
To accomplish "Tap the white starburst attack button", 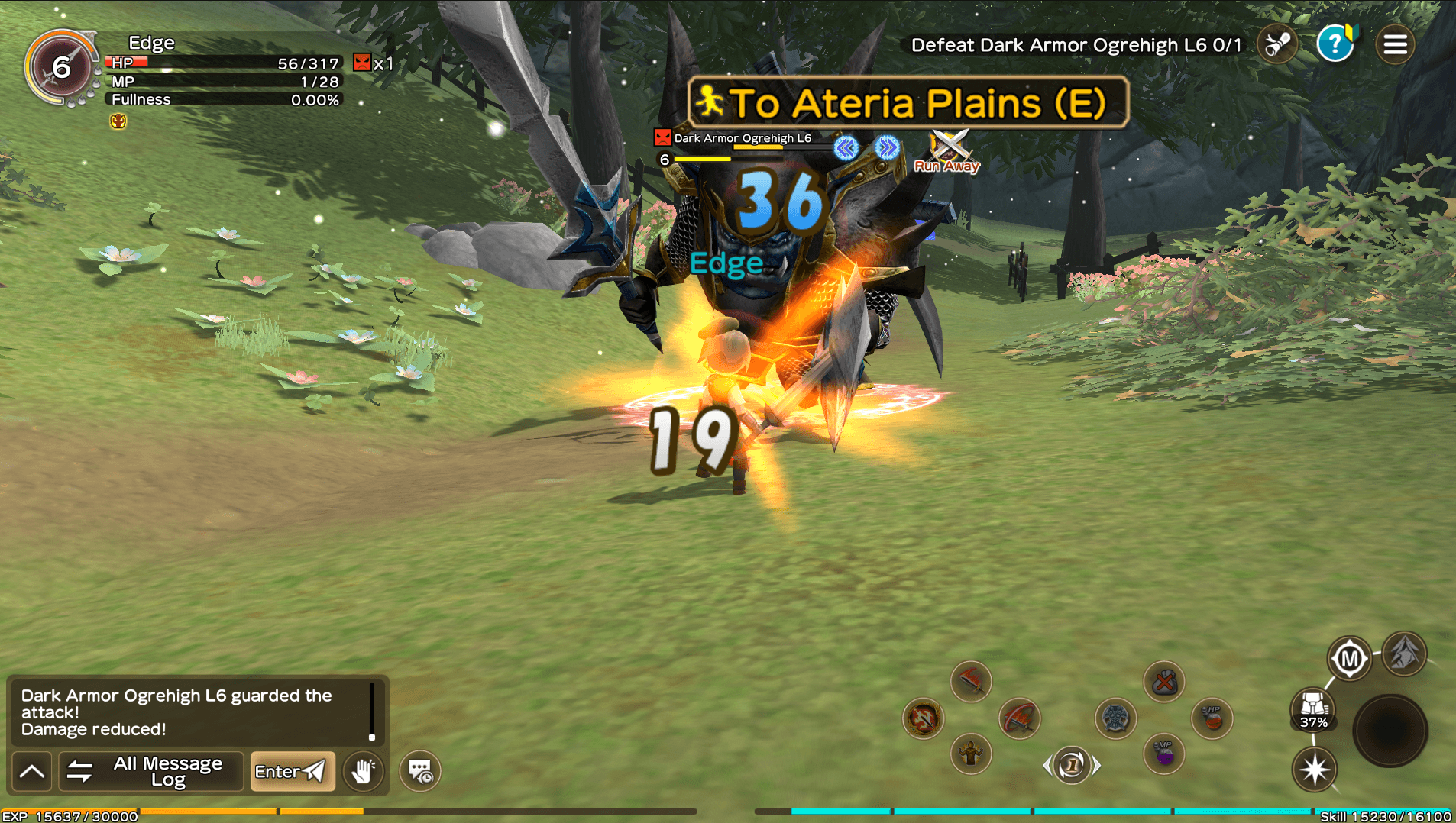I will pos(1315,770).
